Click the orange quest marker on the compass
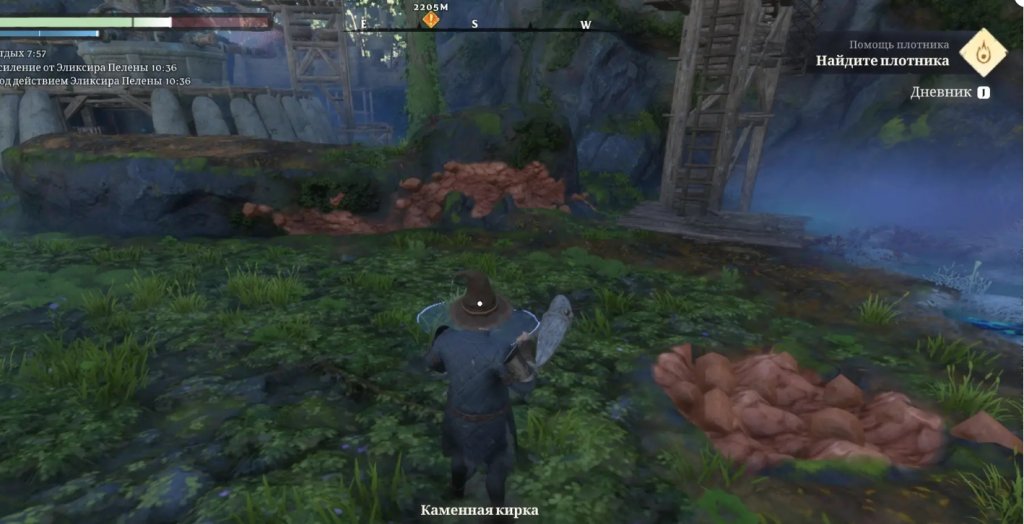Viewport: 1024px width, 524px height. 431,19
